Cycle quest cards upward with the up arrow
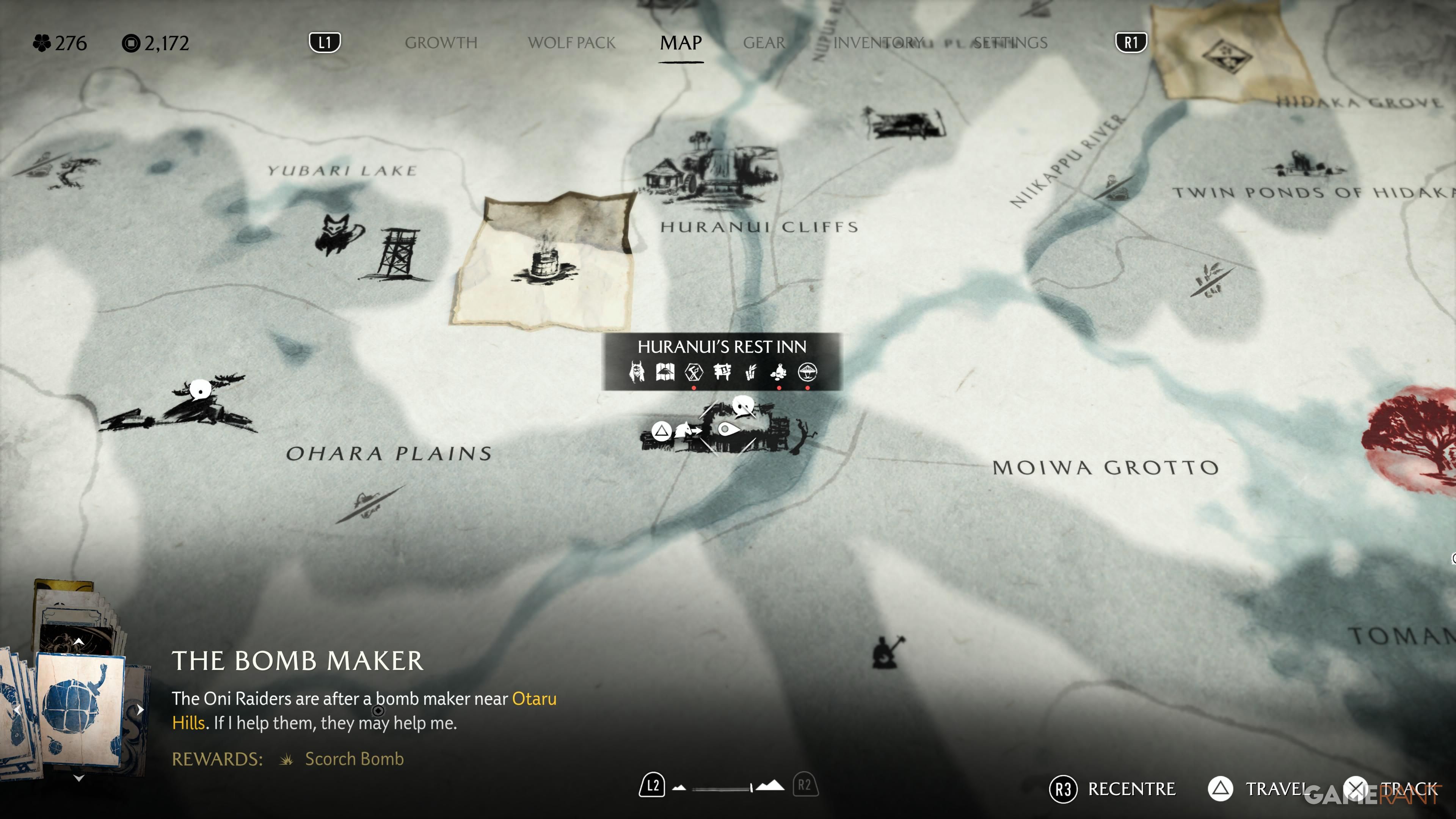Screen dimensions: 1456x819 (78, 642)
